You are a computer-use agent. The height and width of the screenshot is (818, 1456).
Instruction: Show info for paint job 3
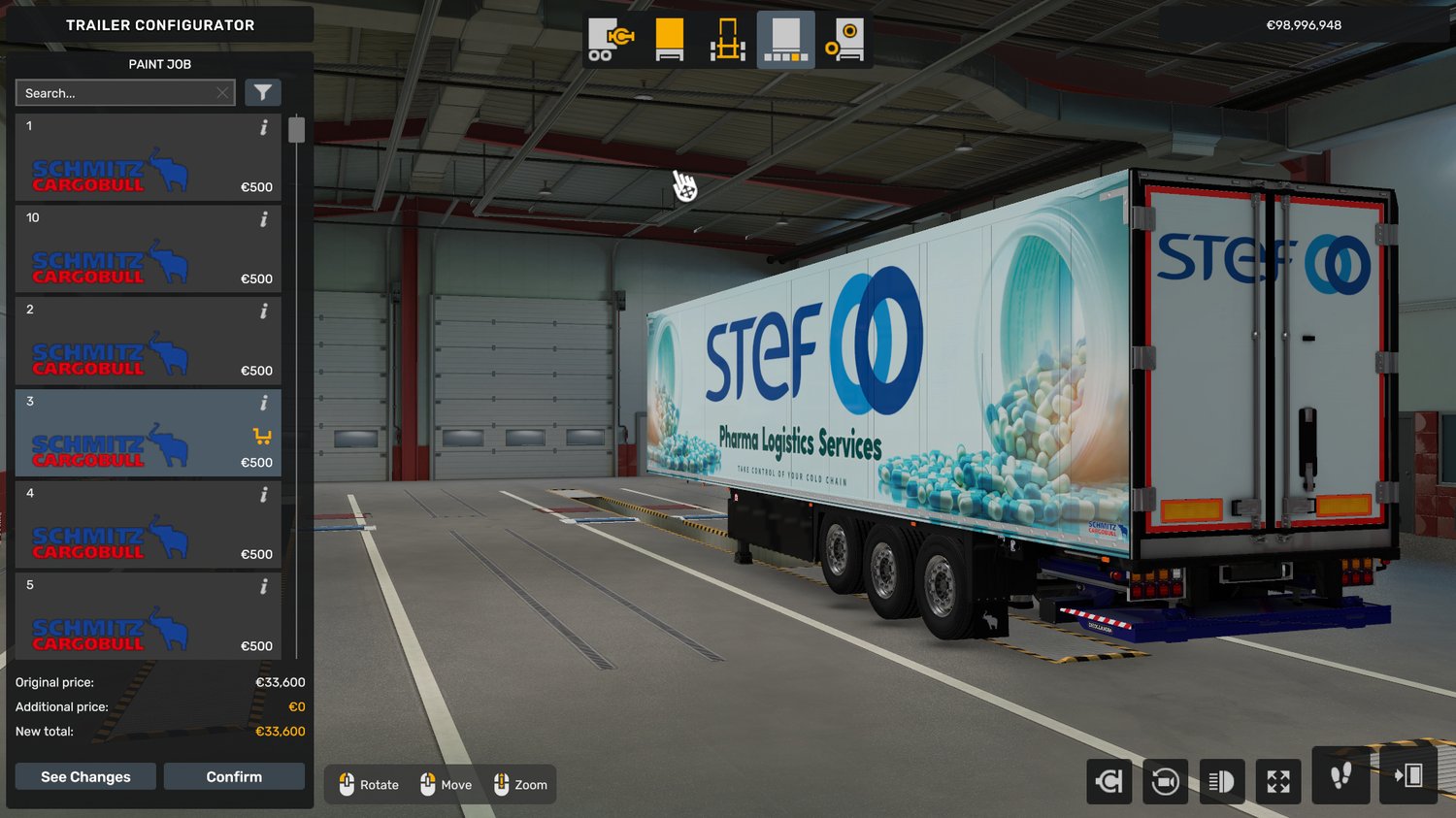[264, 403]
